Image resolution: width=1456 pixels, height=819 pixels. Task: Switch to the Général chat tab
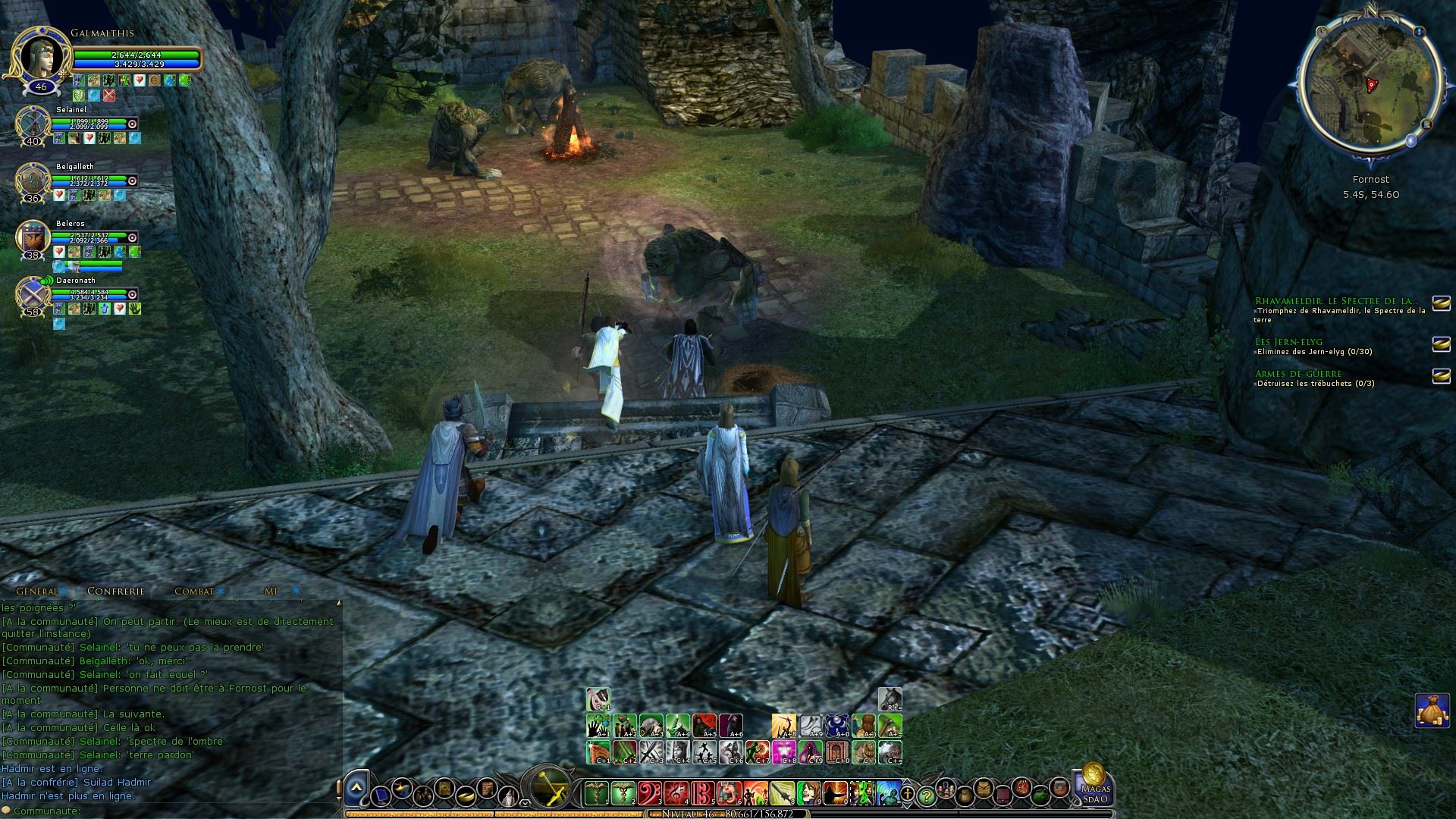pos(37,591)
